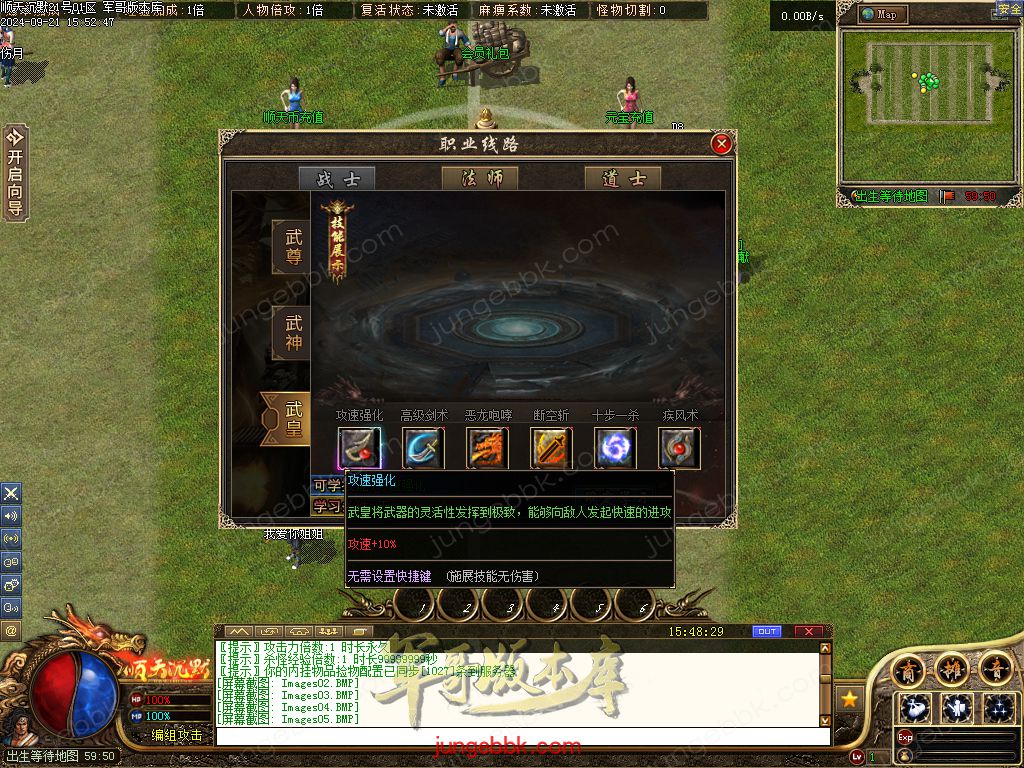The image size is (1024, 768).
Task: Select the 疾风术 skill icon
Action: tap(678, 448)
